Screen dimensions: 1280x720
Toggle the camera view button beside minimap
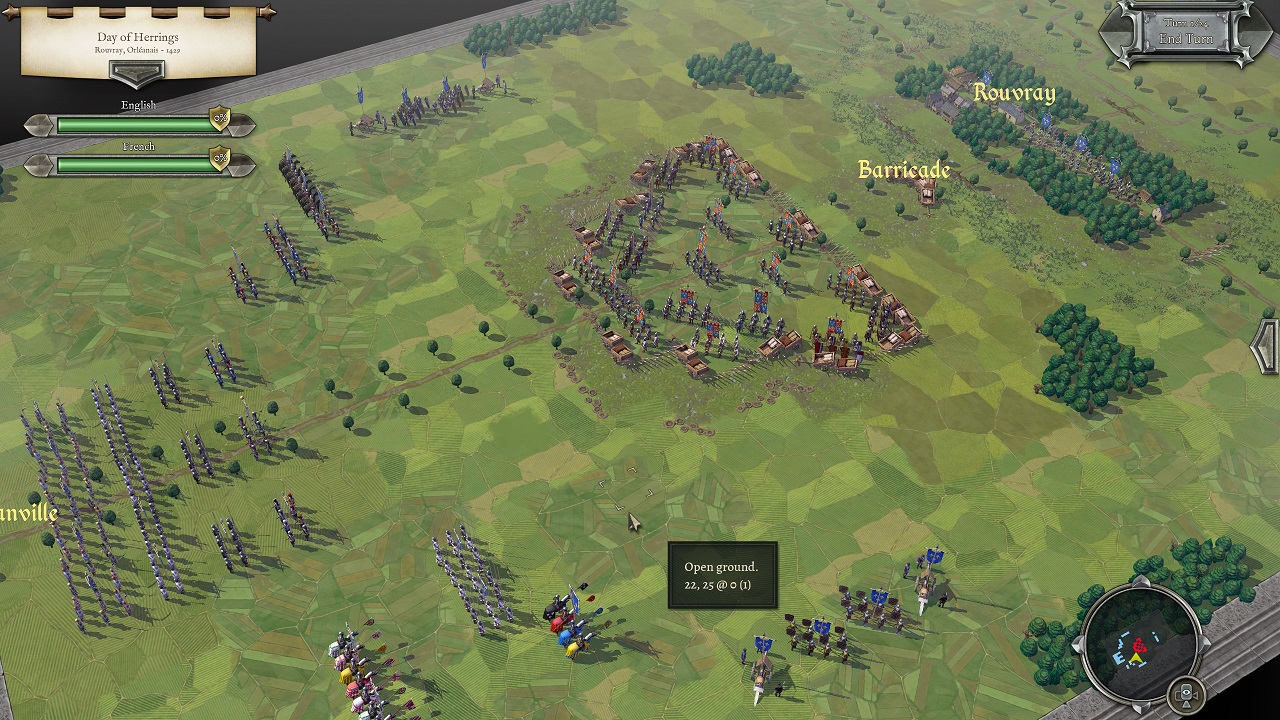(x=1187, y=694)
